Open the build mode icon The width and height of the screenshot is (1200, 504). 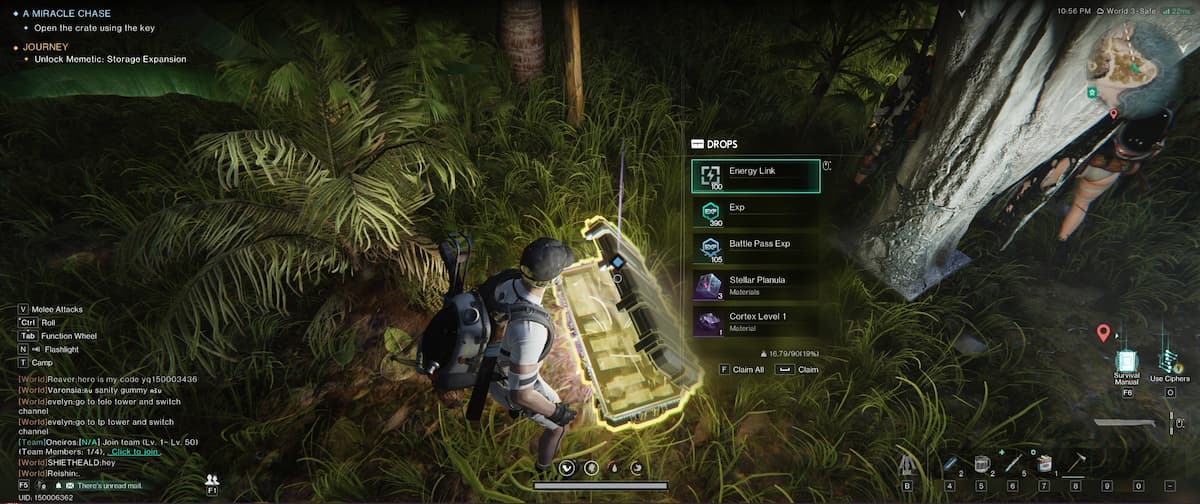[908, 464]
